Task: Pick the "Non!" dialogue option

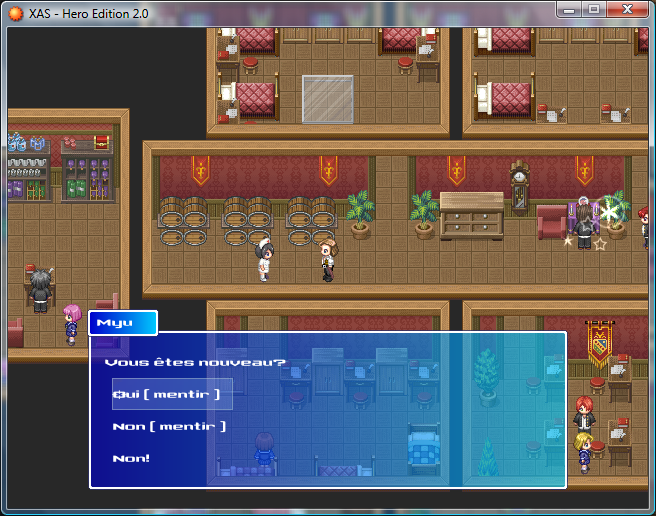Action: click(x=132, y=458)
